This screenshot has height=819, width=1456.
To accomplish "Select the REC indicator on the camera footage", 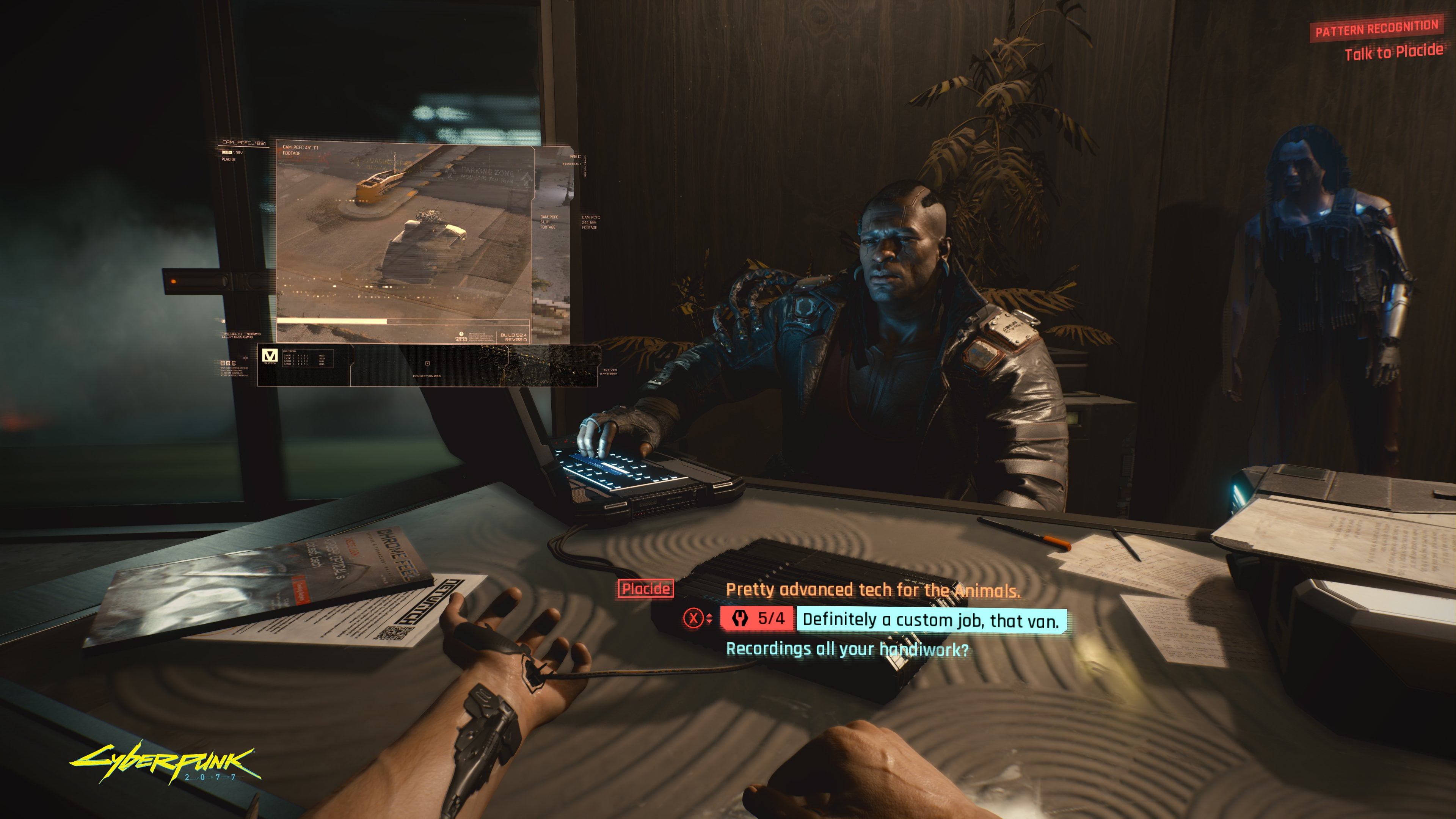I will pyautogui.click(x=576, y=157).
